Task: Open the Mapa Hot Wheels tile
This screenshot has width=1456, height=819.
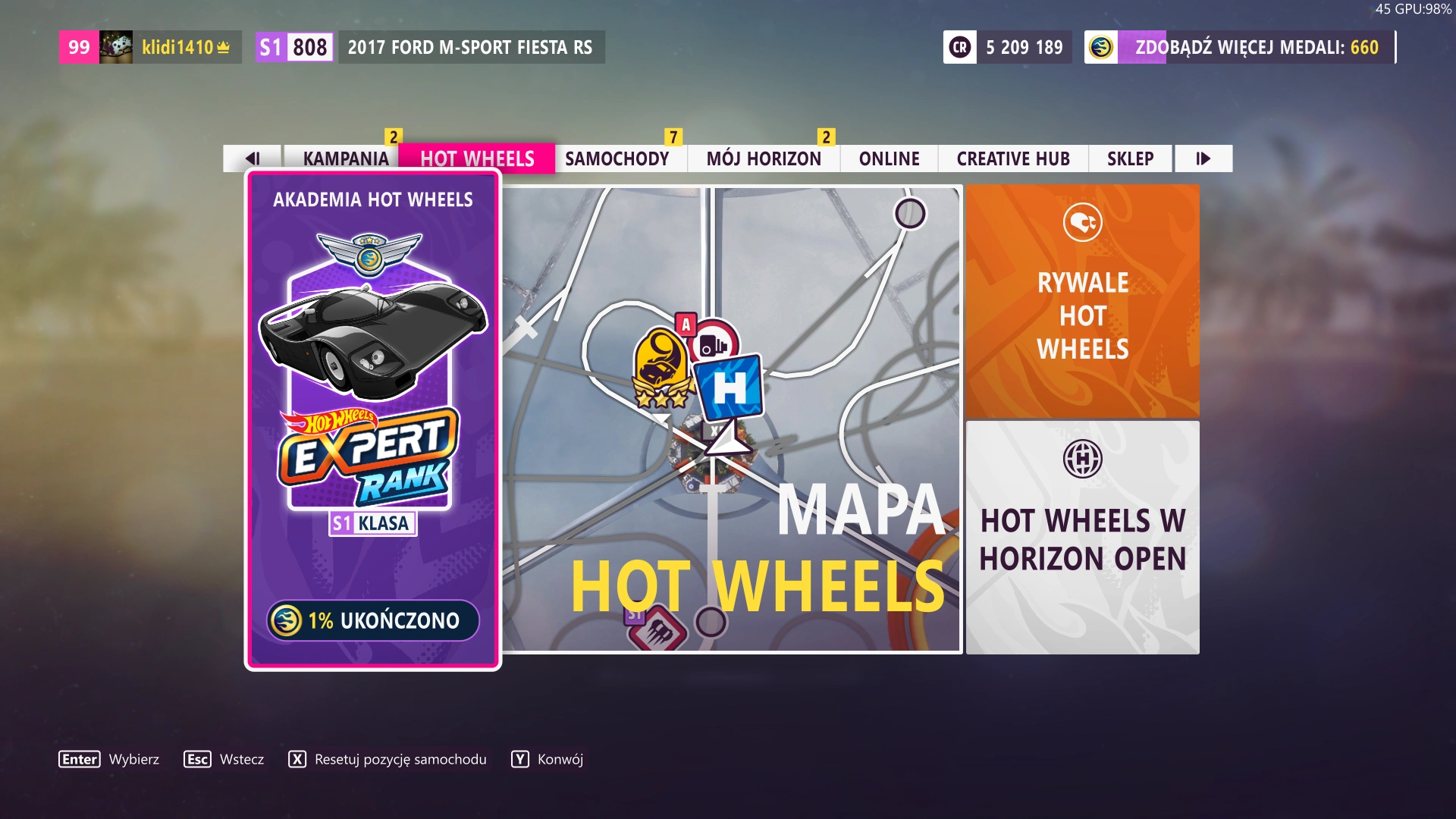Action: point(732,419)
